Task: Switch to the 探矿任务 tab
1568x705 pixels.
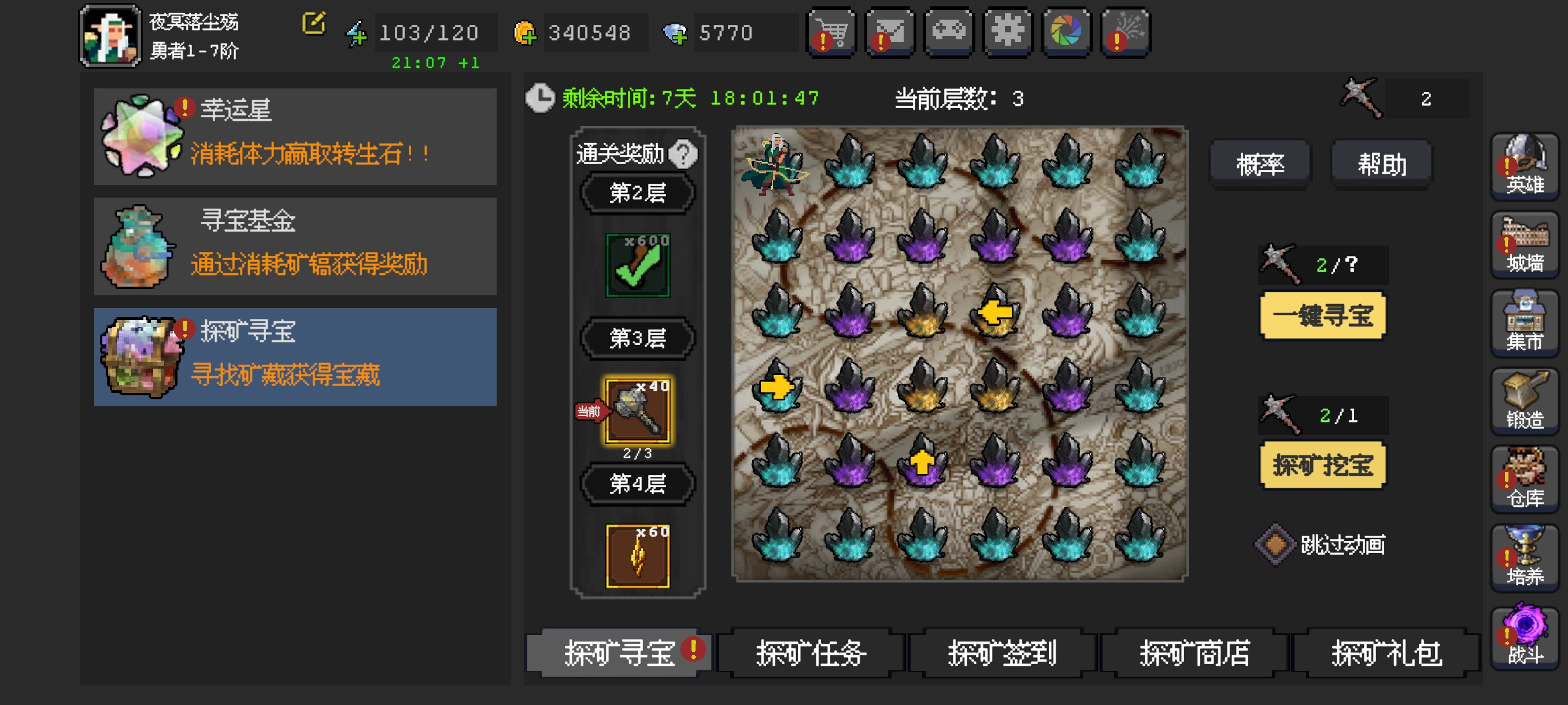Action: coord(811,654)
